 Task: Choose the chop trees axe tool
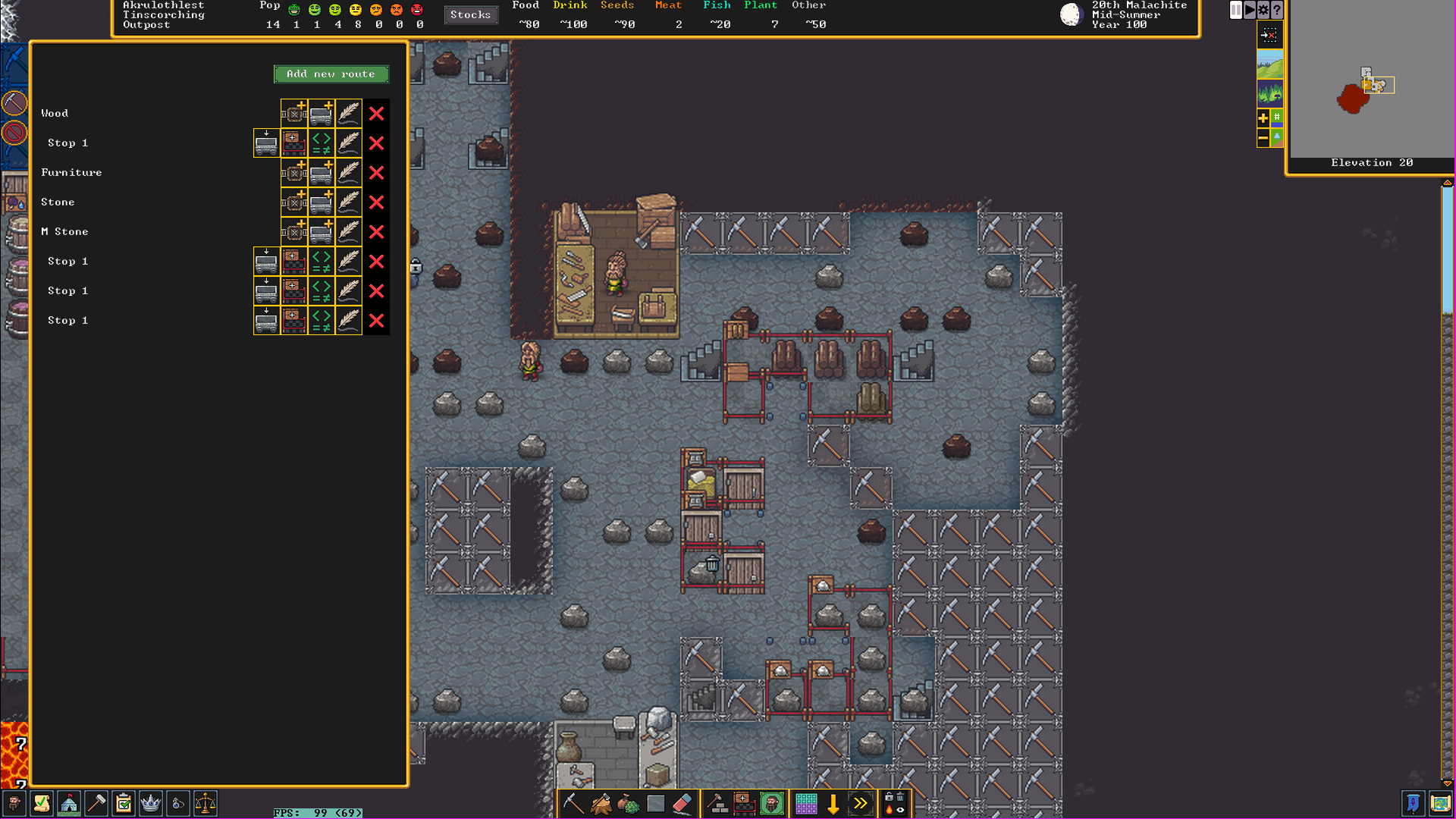(x=601, y=804)
